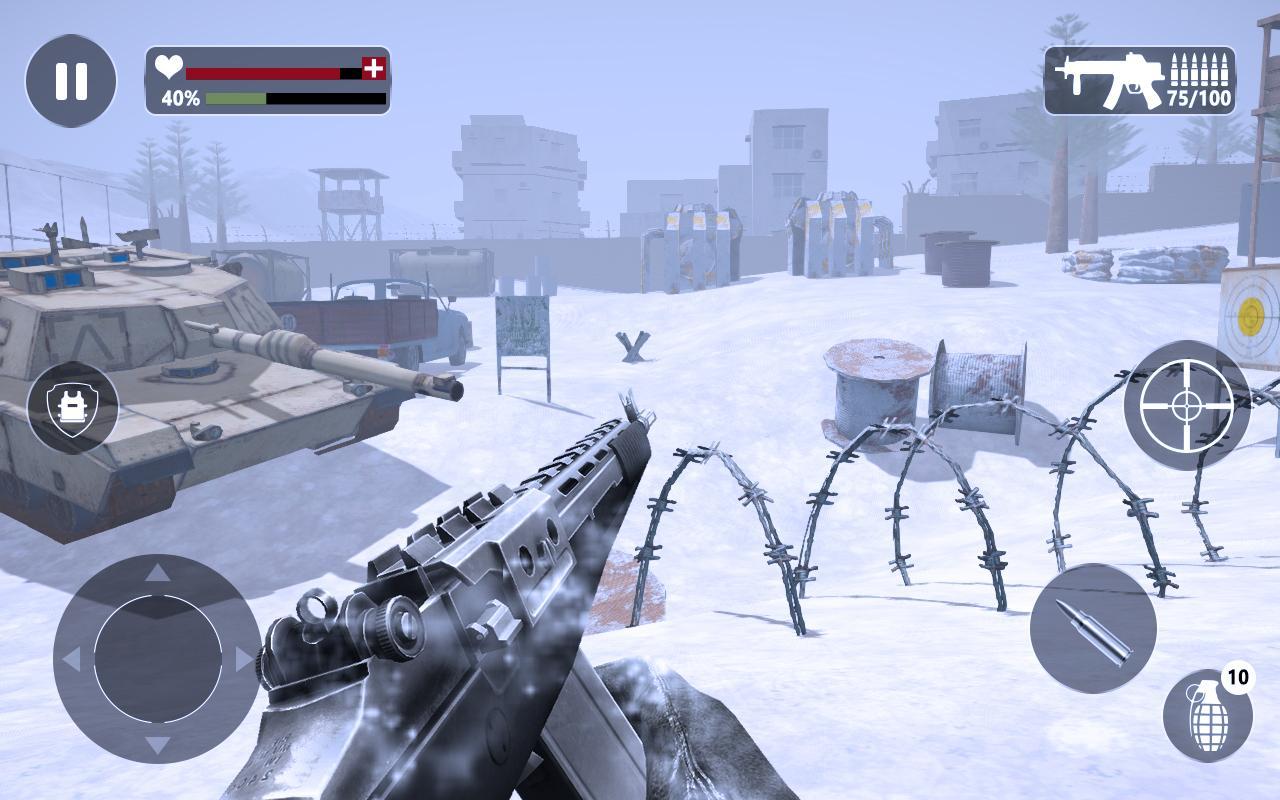Tap the movement joystick's down arrow
The width and height of the screenshot is (1280, 800).
tap(158, 745)
